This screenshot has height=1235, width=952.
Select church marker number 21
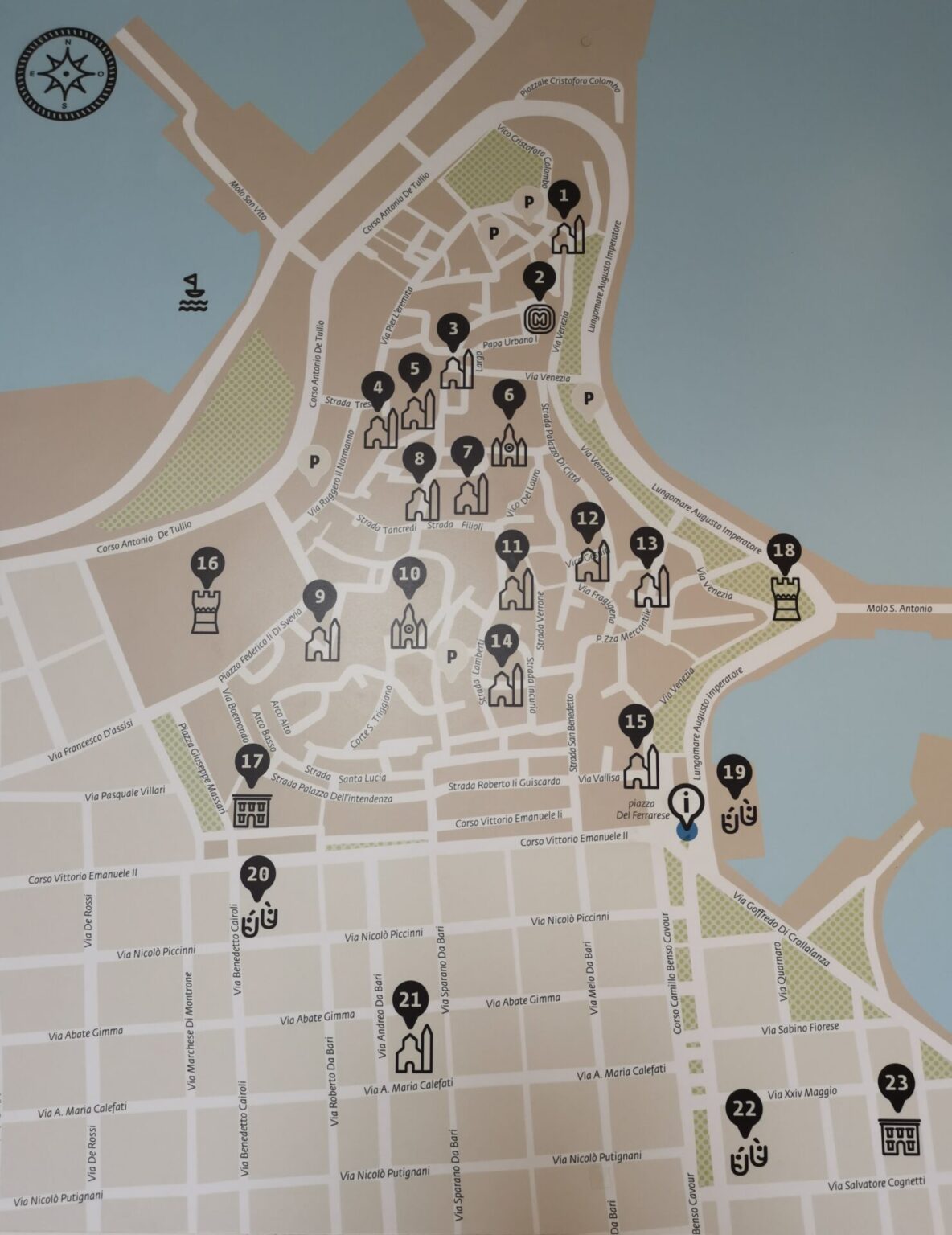(x=410, y=1002)
